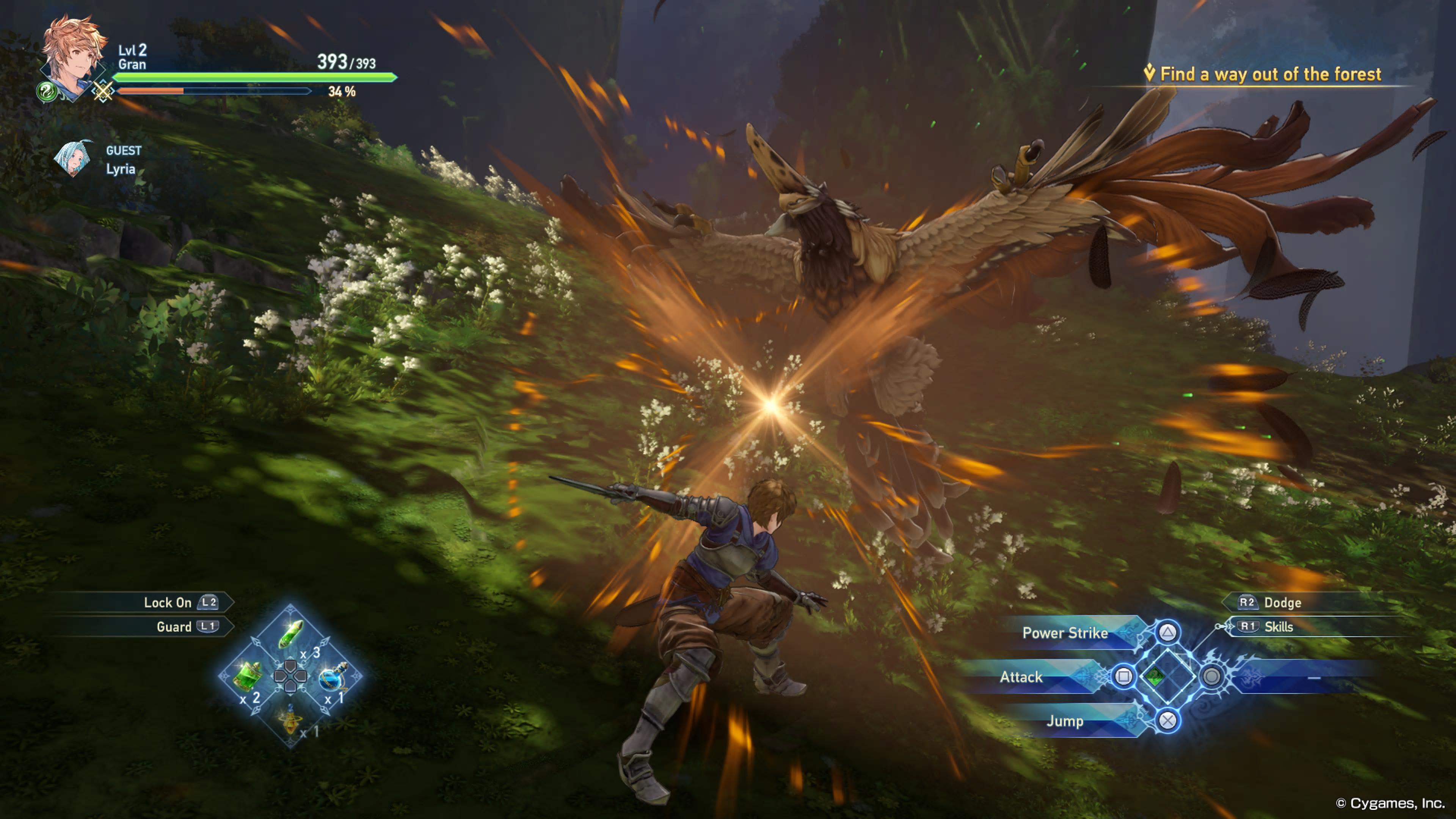Trigger the Attack action label
This screenshot has height=819, width=1456.
[1021, 676]
